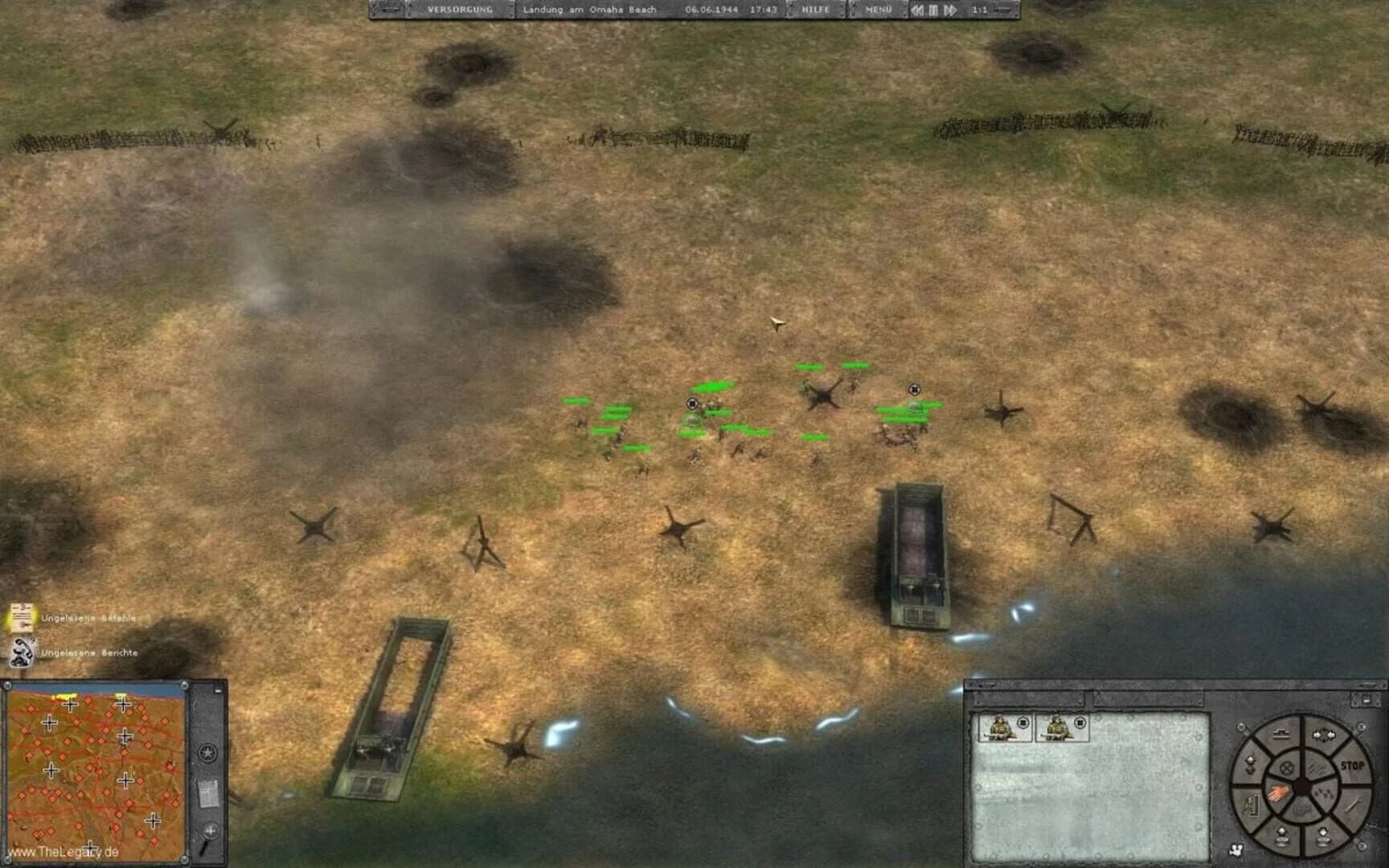Pause the game with the pause control
The image size is (1389, 868).
coord(935,10)
